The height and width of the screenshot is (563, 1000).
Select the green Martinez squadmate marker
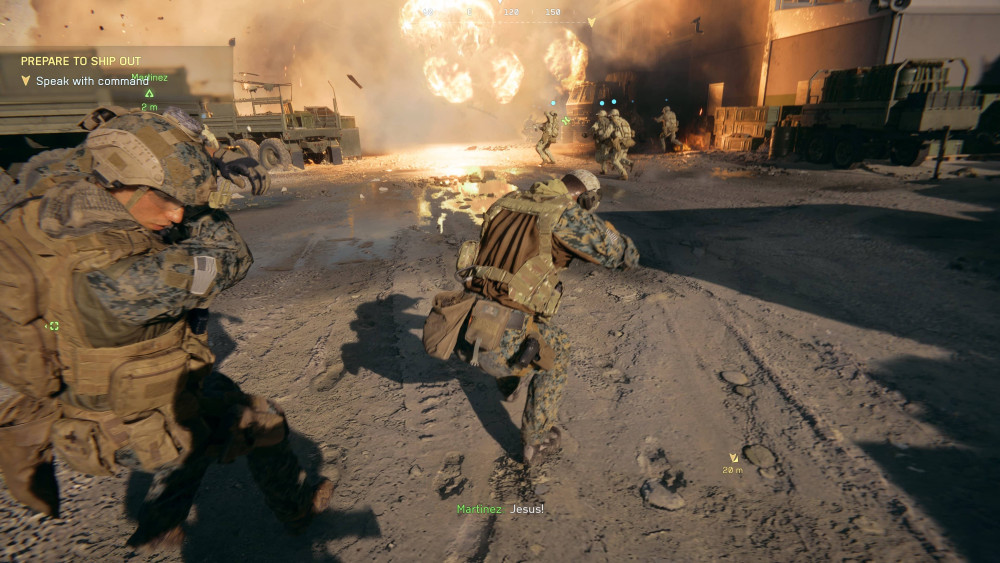[x=149, y=93]
